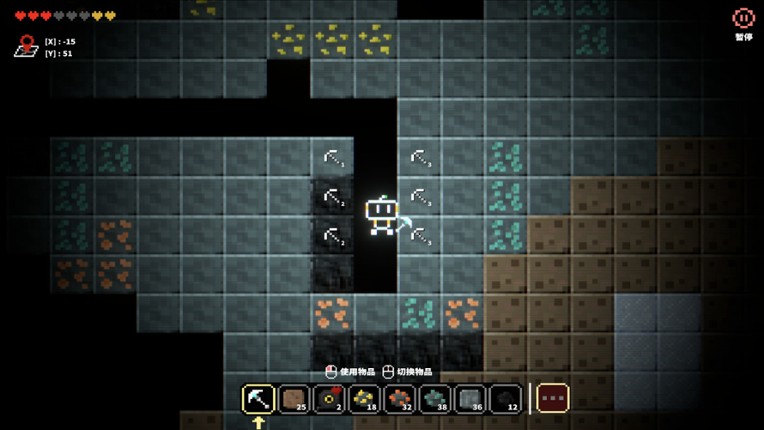Select the gold ore slot with 18

[365, 398]
